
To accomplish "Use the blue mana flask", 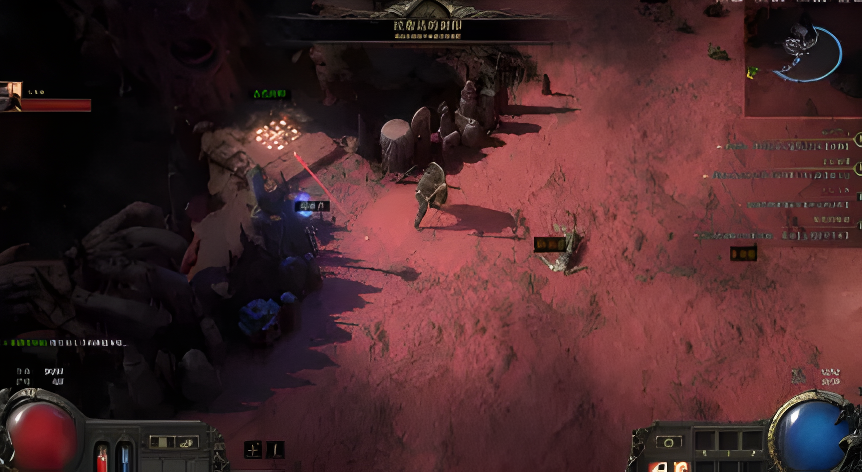I will pyautogui.click(x=124, y=456).
